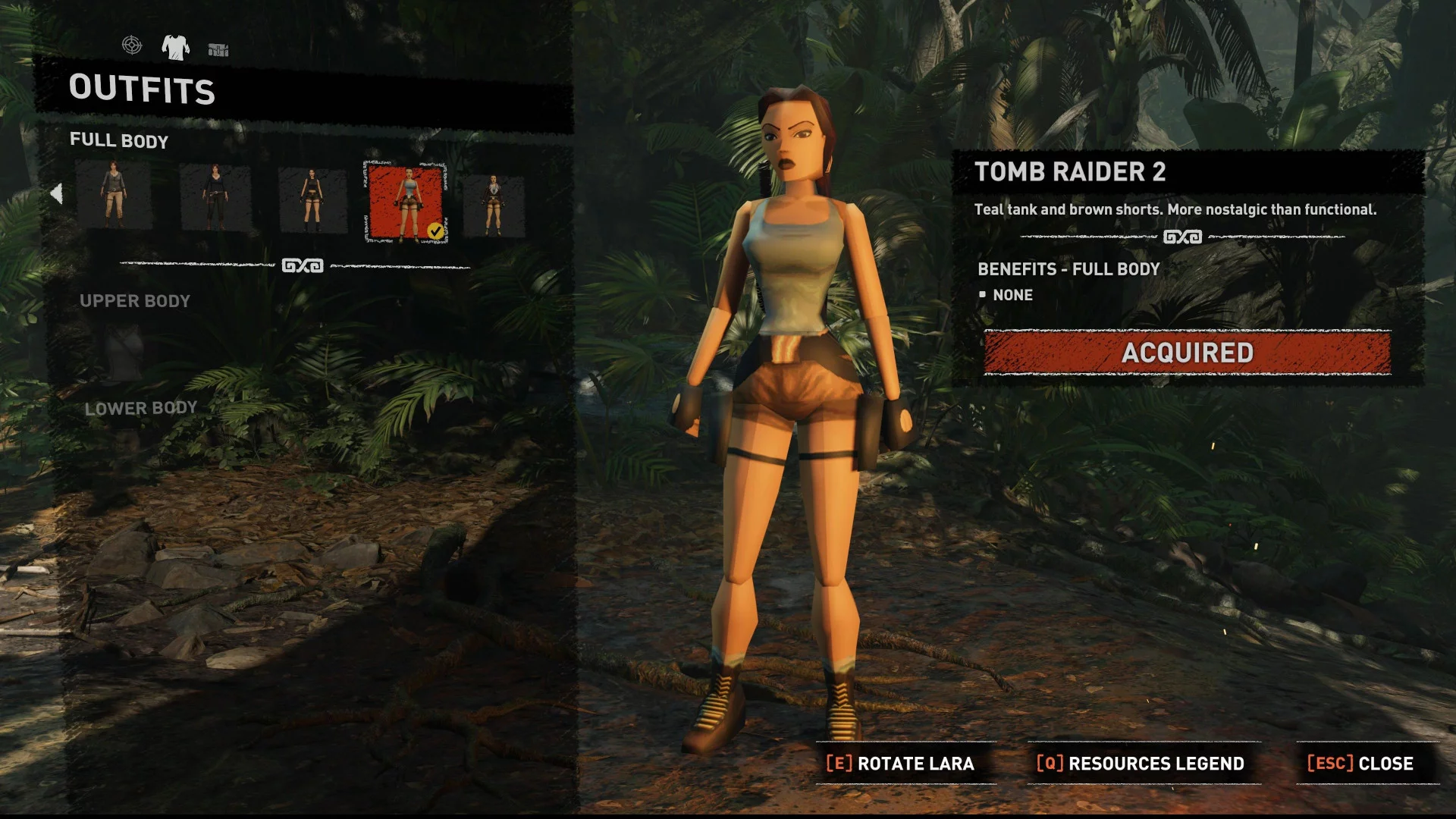Click the red Acquired button
The image size is (1456, 819).
pos(1187,353)
